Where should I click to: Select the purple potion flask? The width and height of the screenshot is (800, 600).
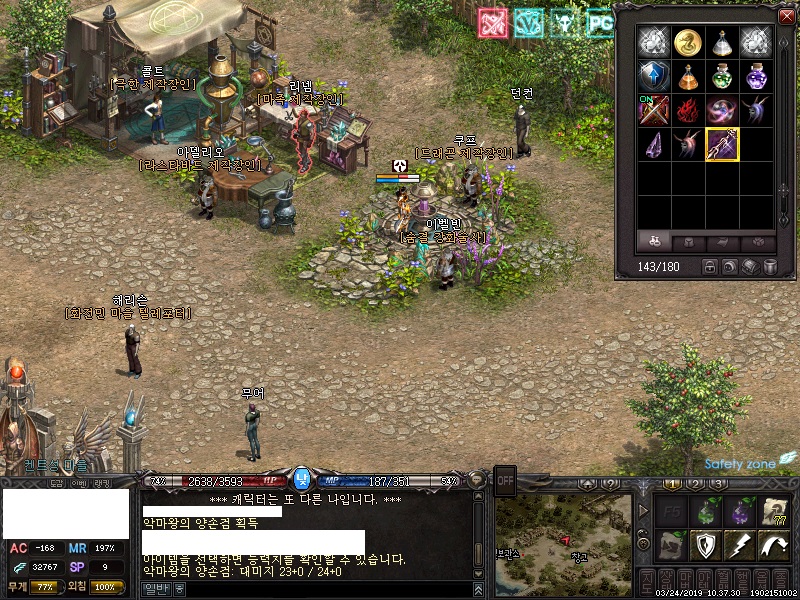[755, 76]
